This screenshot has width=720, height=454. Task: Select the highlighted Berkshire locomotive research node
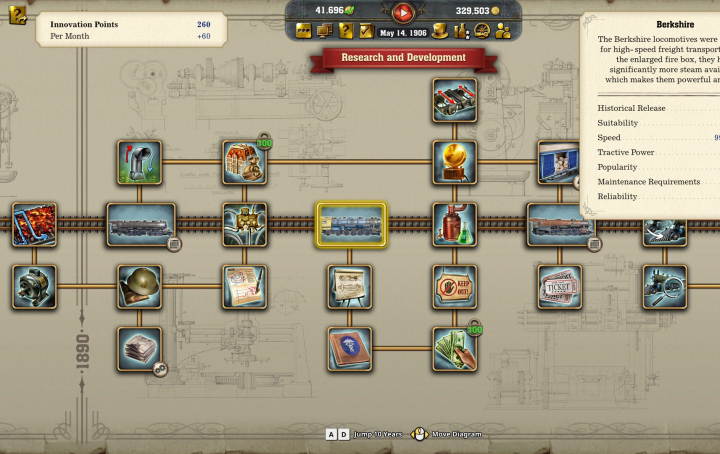tap(350, 225)
